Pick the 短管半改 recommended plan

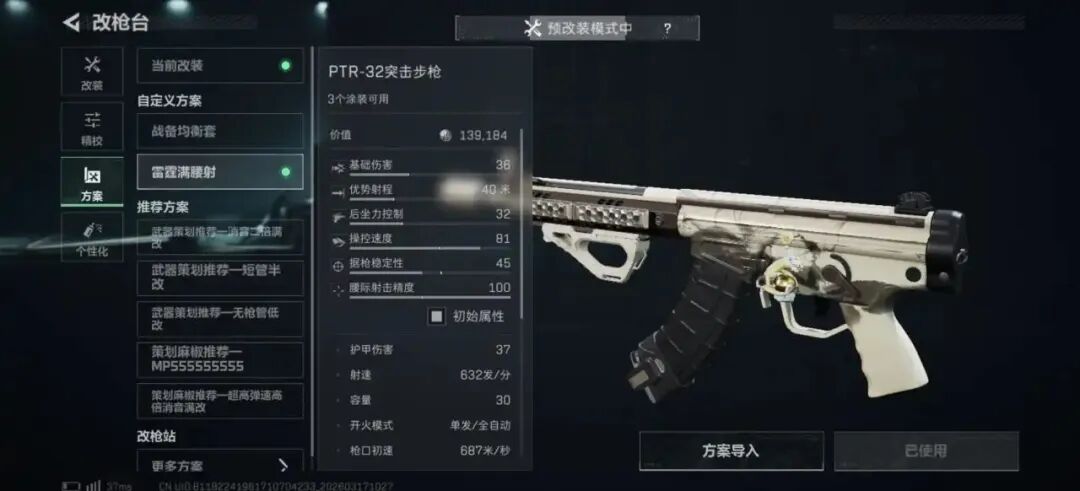220,278
